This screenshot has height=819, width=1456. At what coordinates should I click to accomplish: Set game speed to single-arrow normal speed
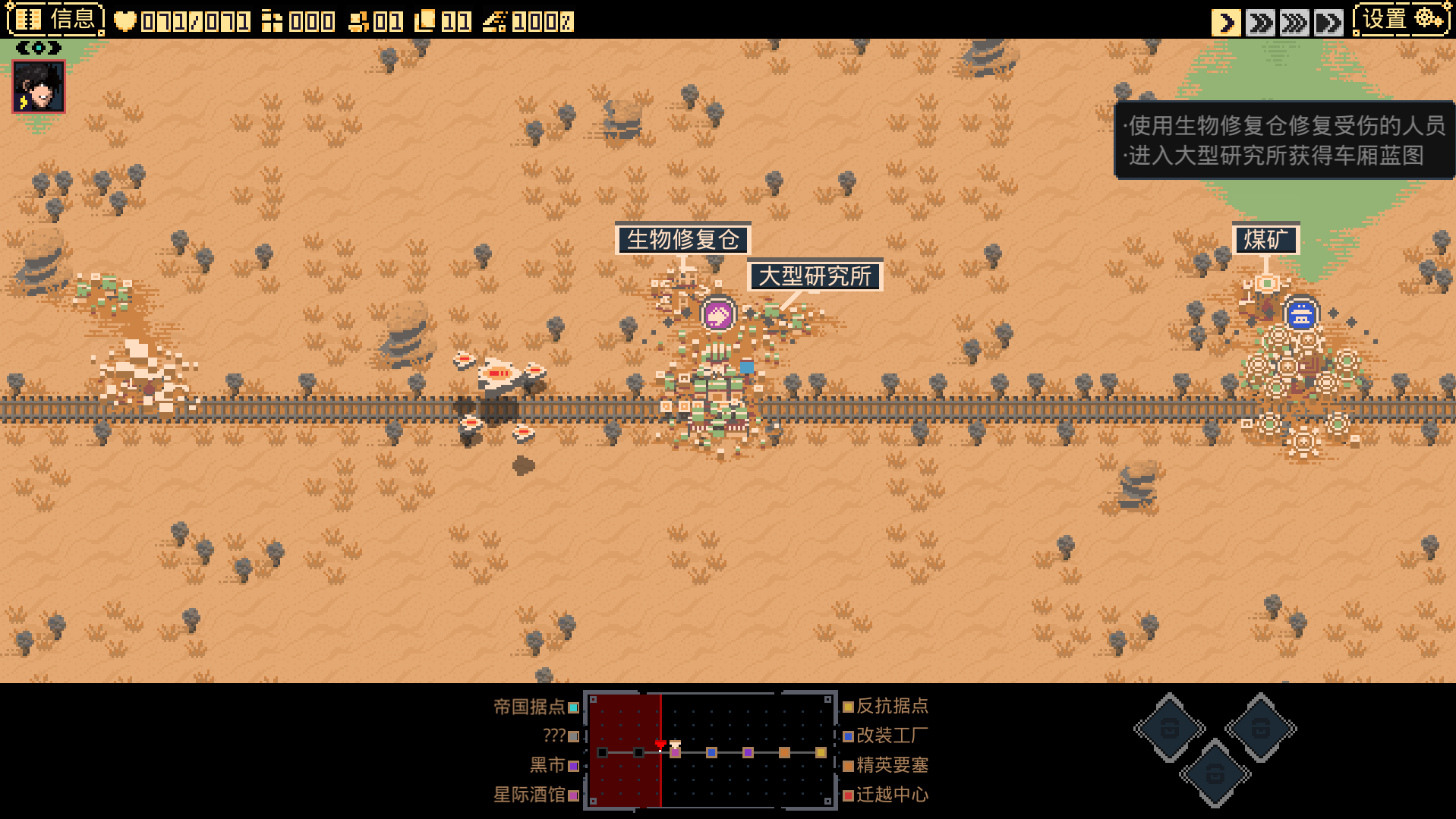(1226, 22)
